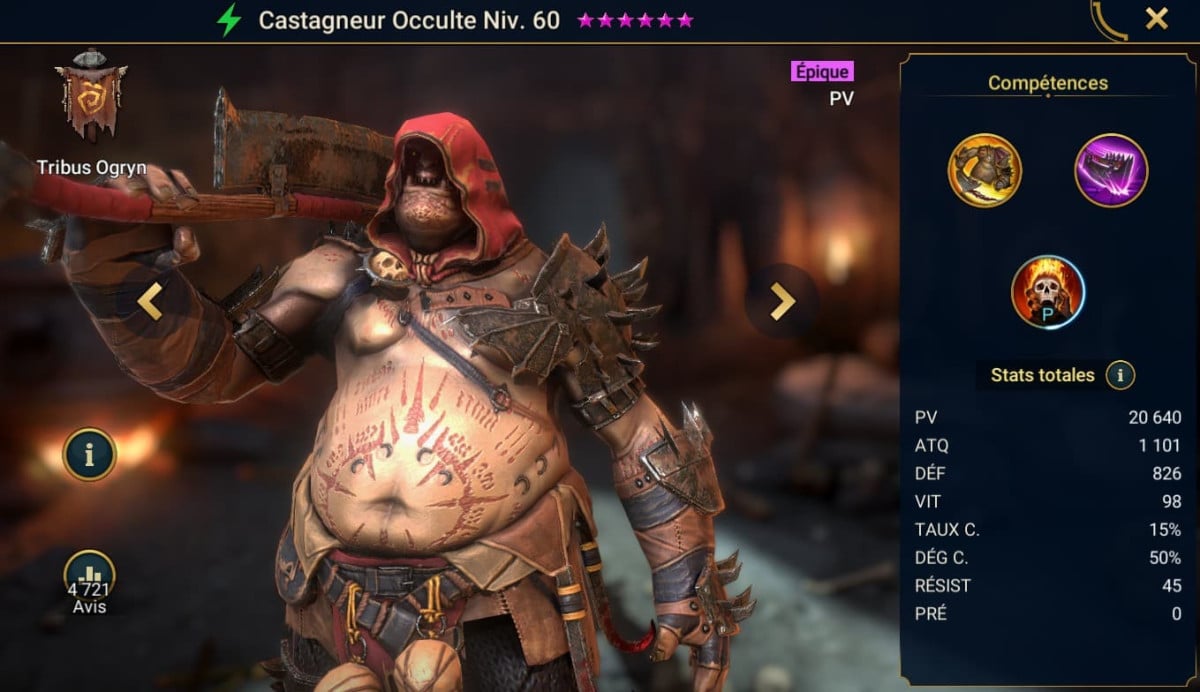The width and height of the screenshot is (1200, 692).
Task: Open the champion info button
Action: [x=90, y=455]
